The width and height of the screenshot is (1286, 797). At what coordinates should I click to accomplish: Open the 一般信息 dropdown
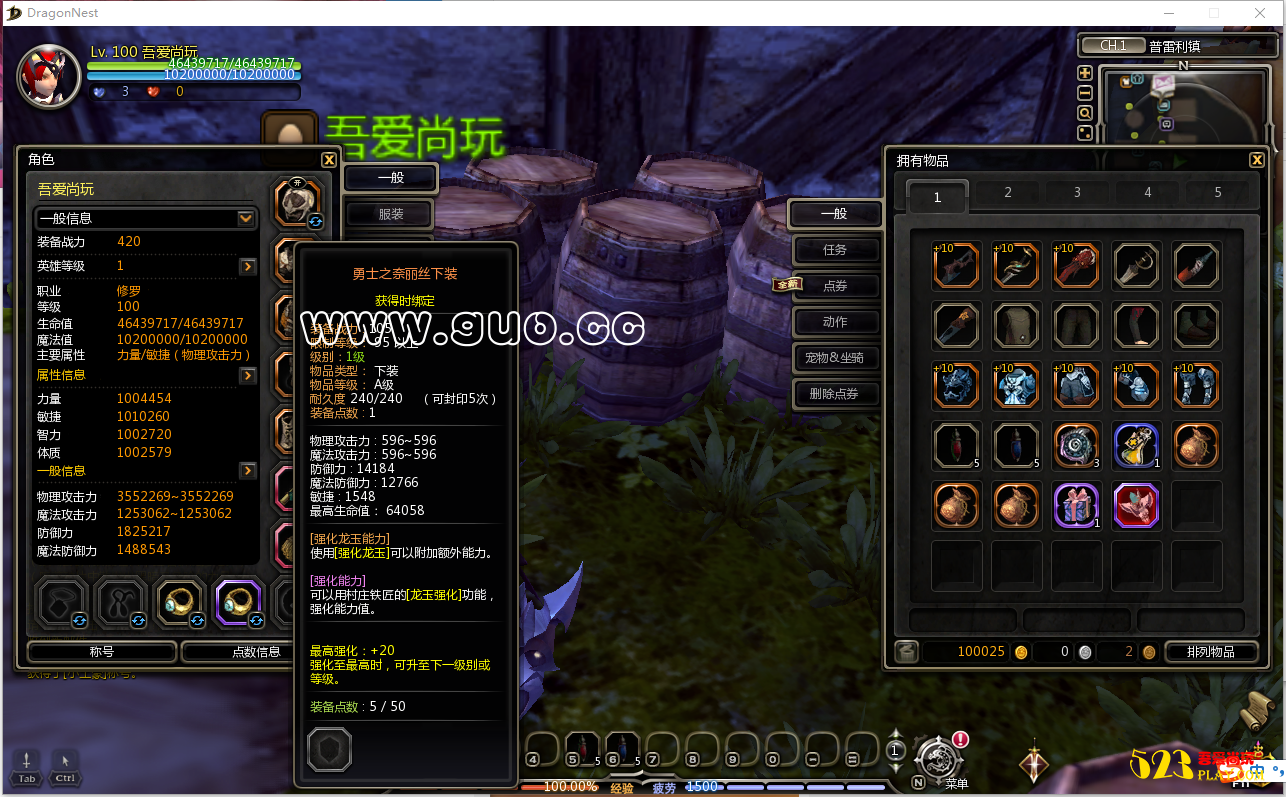245,218
